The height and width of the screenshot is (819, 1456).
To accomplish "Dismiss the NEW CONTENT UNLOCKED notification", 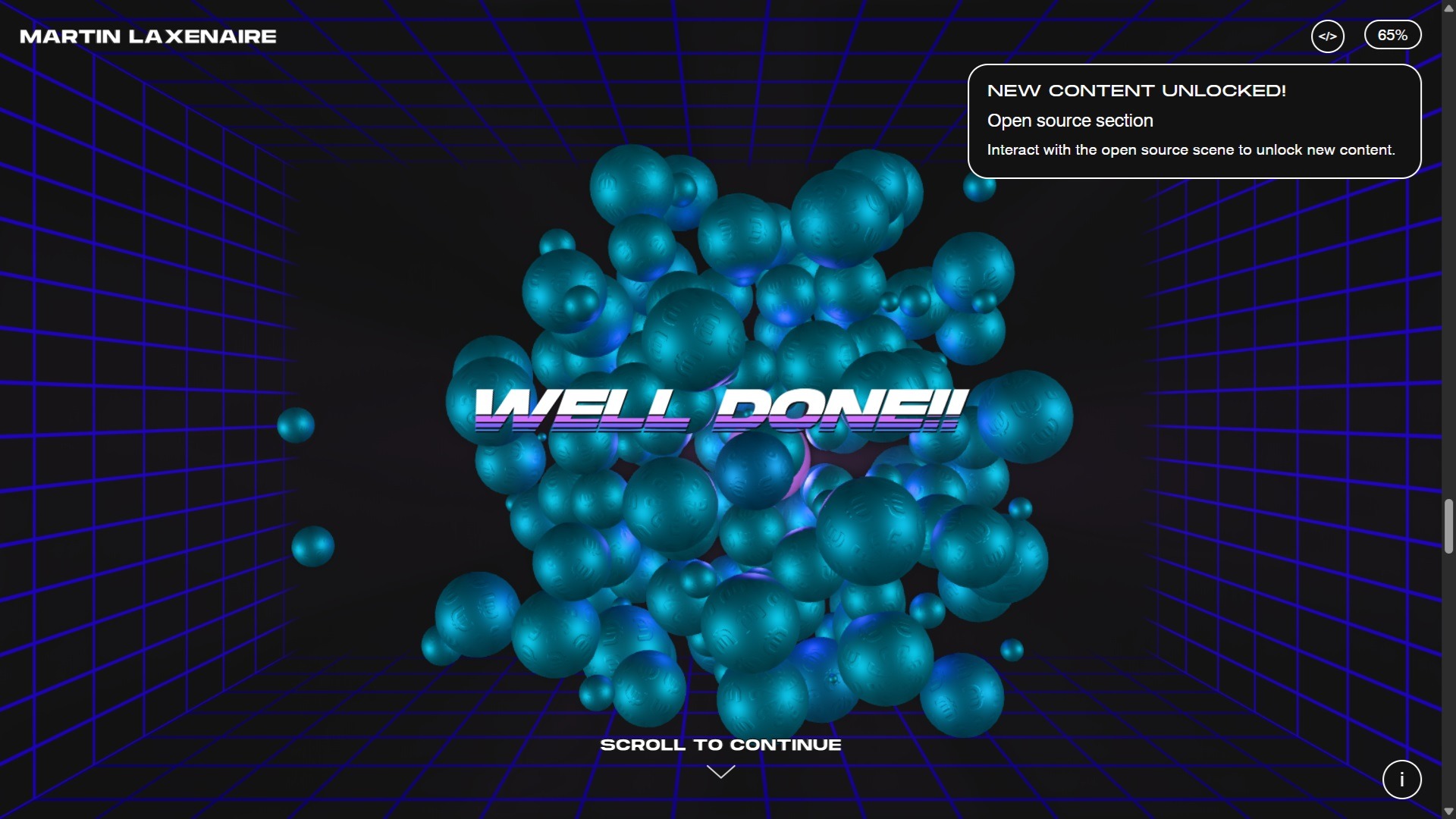I will [1194, 121].
